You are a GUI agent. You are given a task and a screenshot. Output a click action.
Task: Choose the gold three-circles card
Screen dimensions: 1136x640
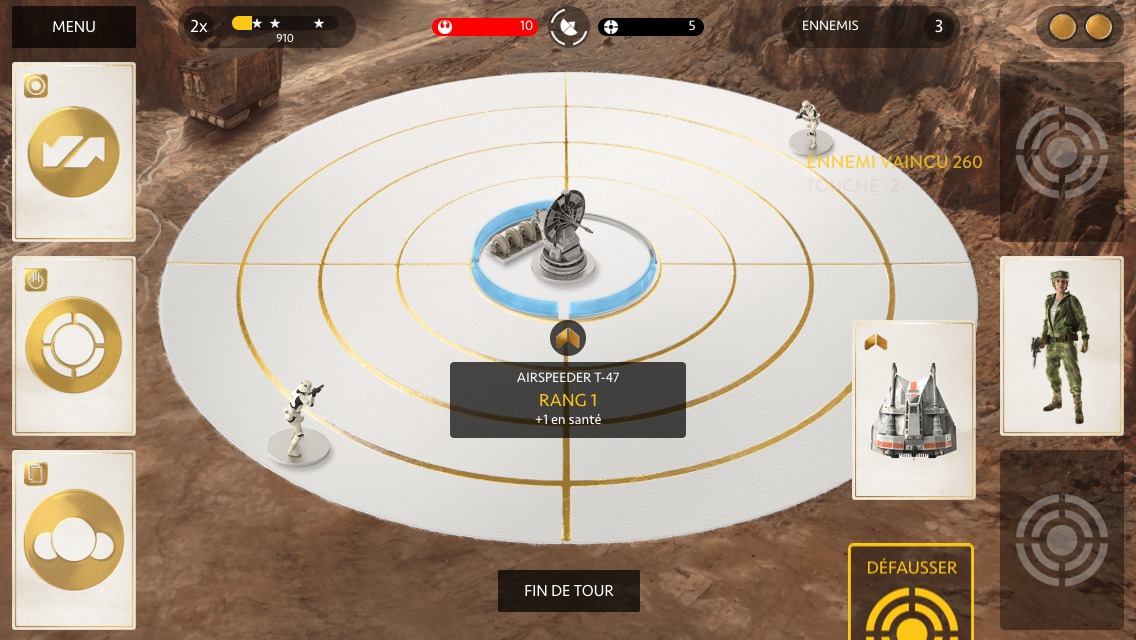(x=74, y=540)
